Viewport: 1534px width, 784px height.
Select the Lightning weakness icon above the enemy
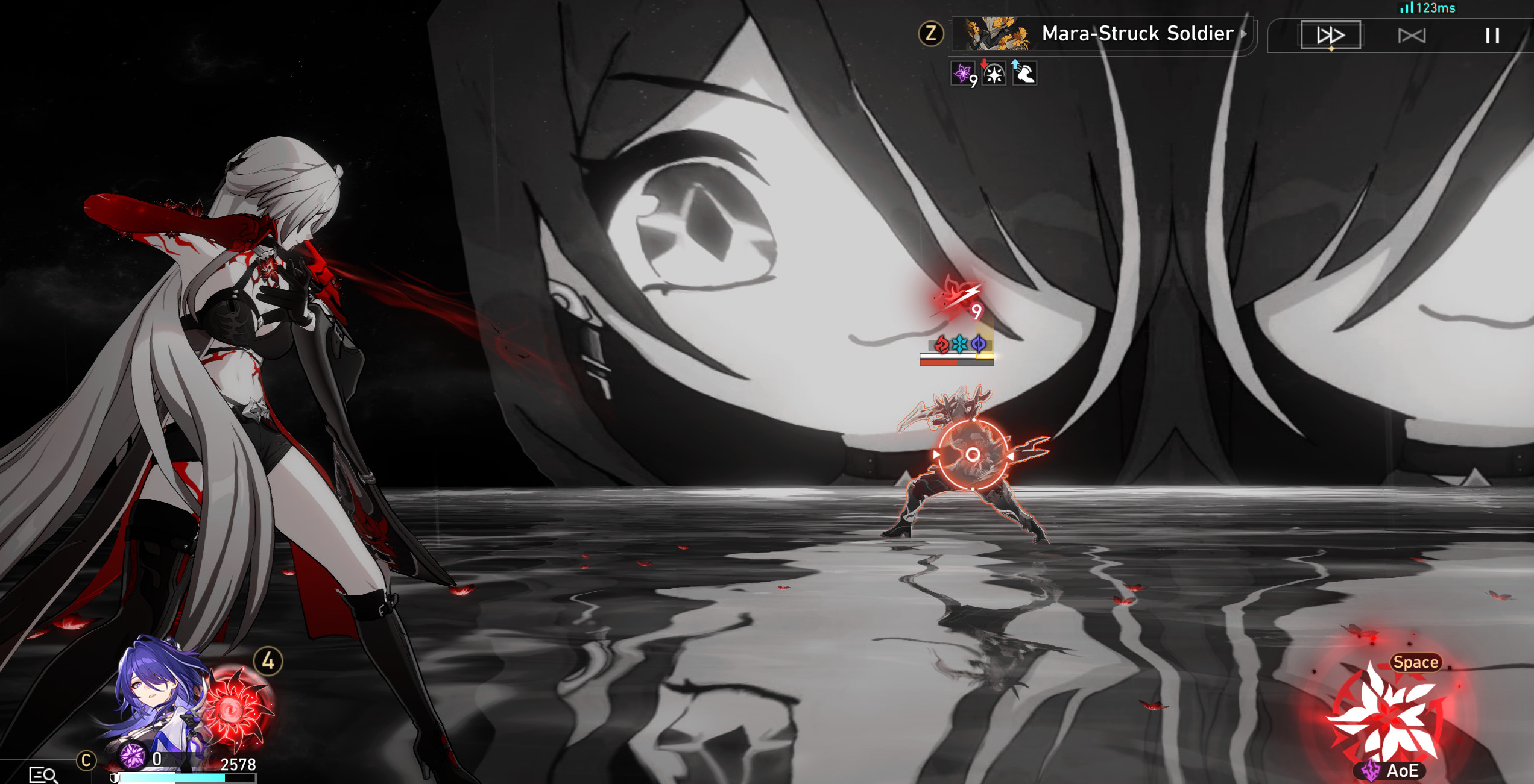click(979, 344)
